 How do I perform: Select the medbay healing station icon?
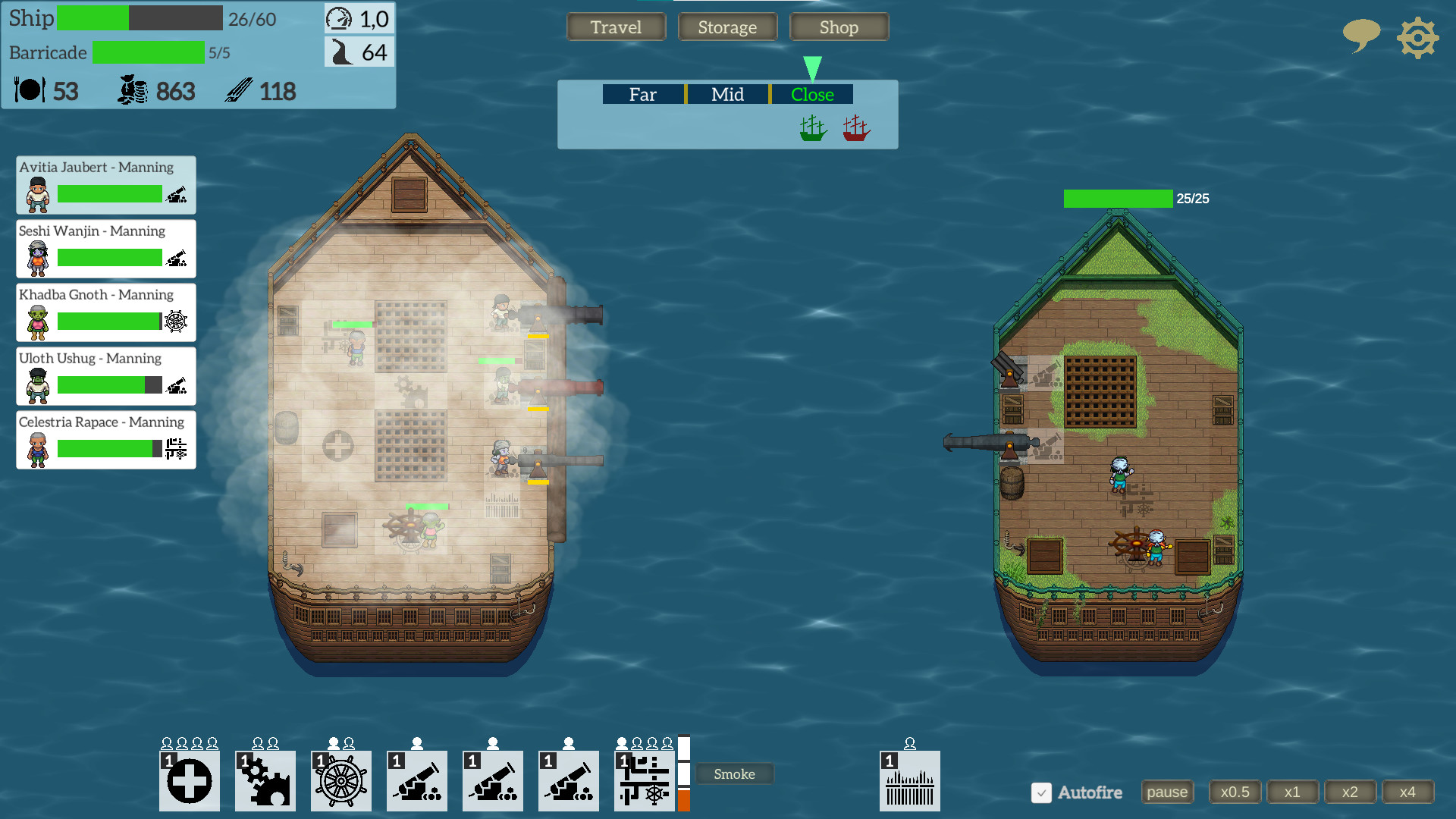(189, 780)
